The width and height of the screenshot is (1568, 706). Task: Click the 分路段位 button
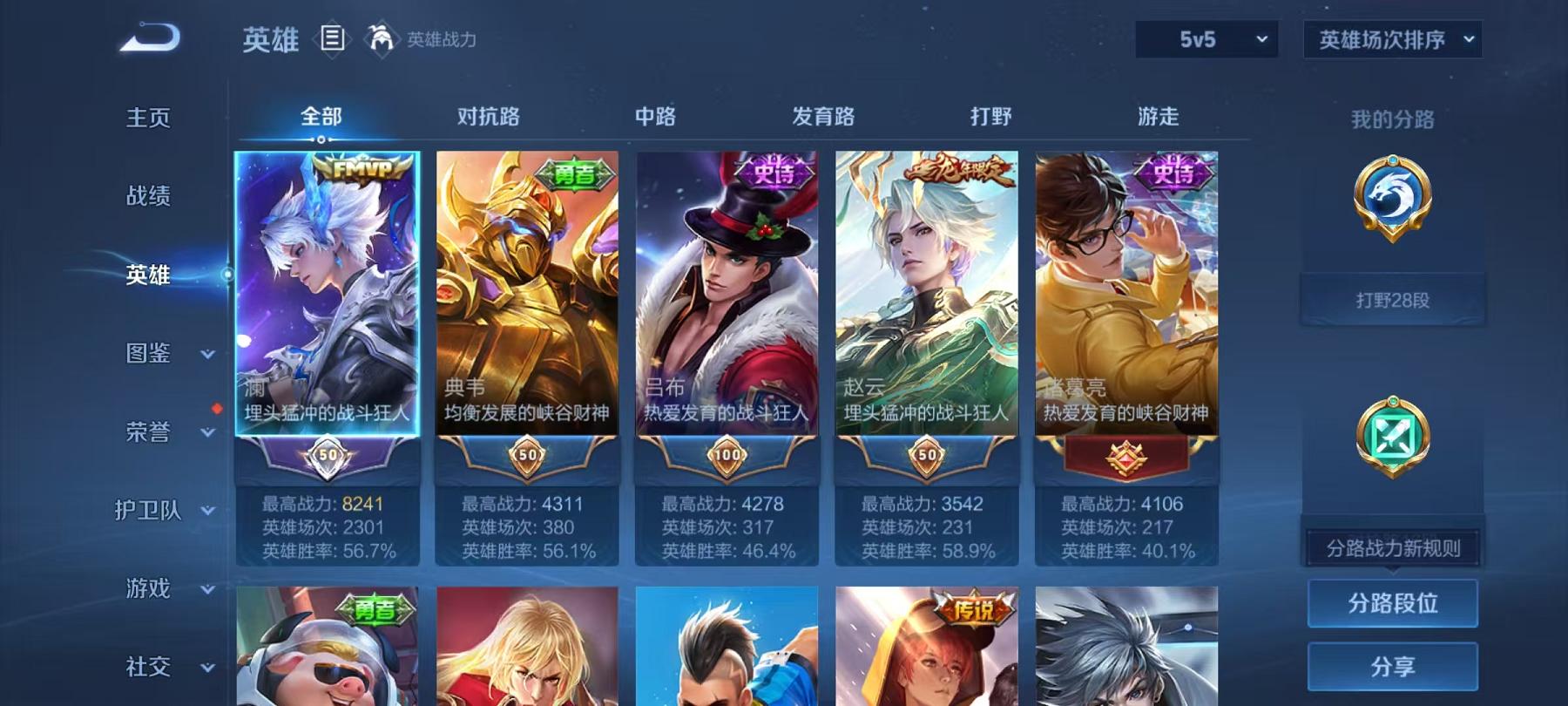click(1395, 603)
